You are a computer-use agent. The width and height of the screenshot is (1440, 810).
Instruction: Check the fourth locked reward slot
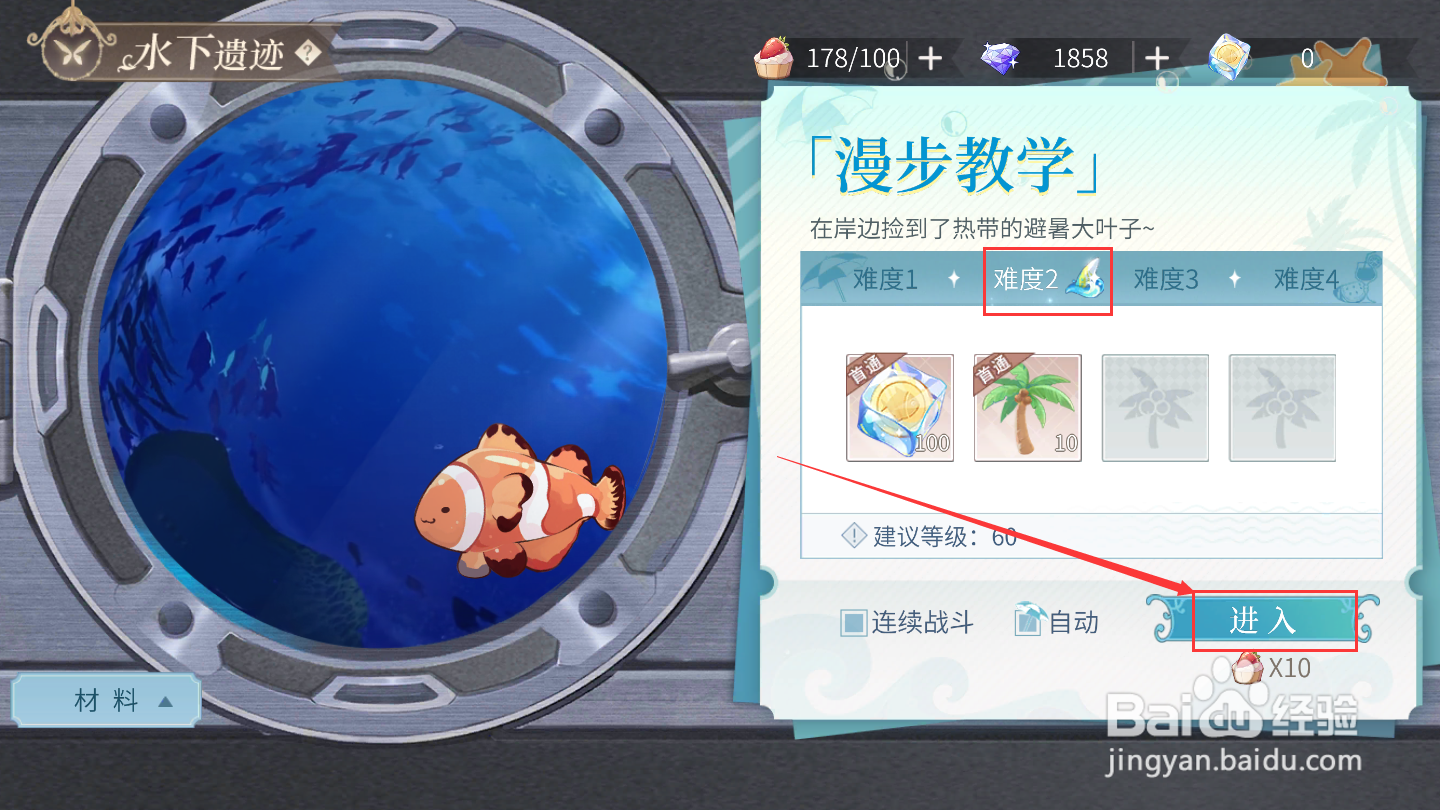click(x=1283, y=407)
